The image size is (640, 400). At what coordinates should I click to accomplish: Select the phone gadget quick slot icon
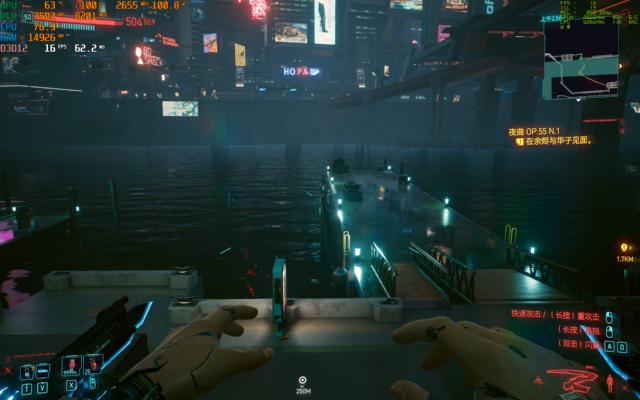[x=27, y=371]
